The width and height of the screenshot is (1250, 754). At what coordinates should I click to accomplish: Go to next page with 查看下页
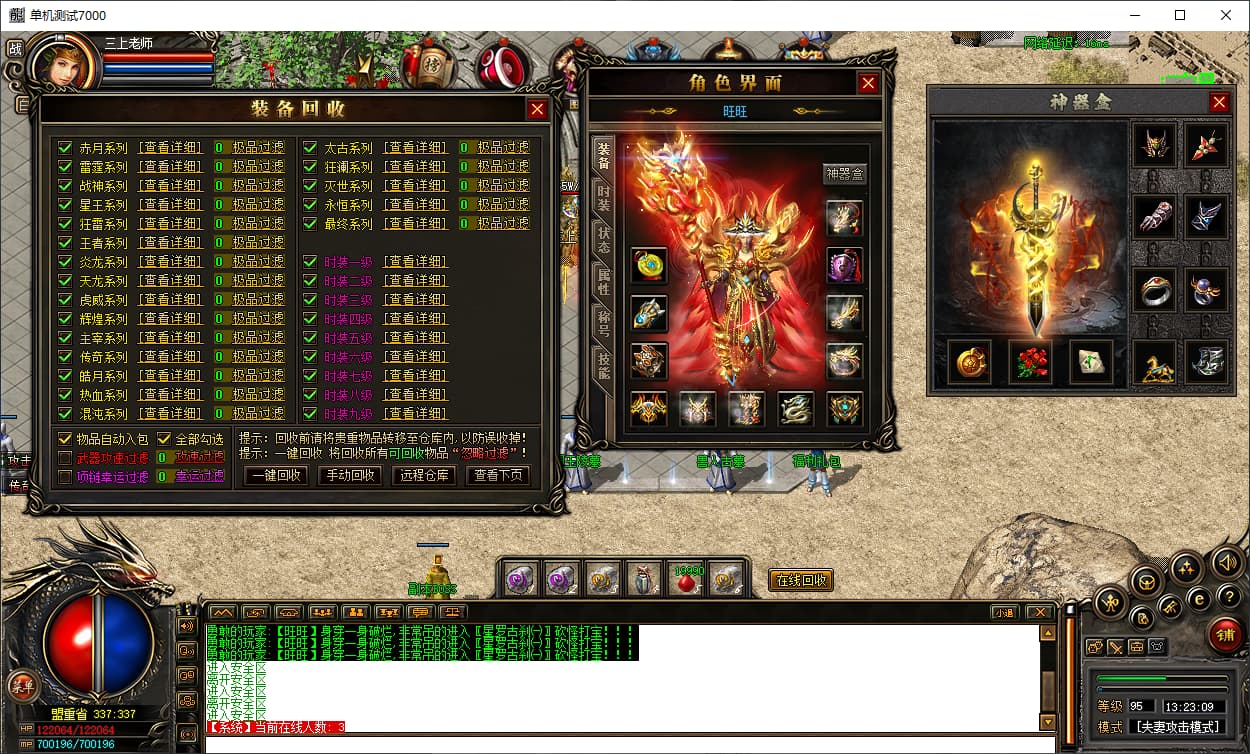tap(500, 476)
